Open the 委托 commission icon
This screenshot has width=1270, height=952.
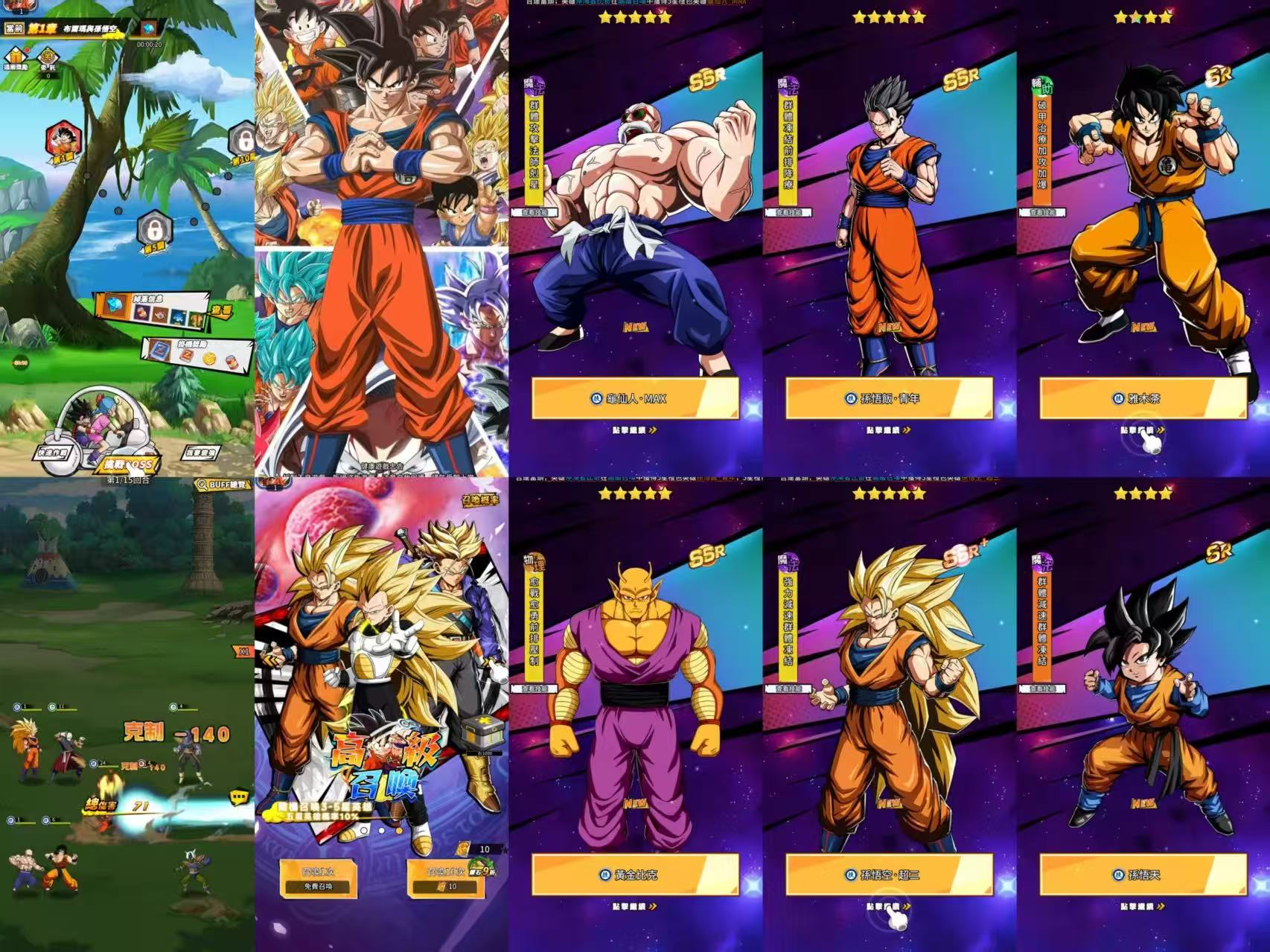[x=48, y=58]
